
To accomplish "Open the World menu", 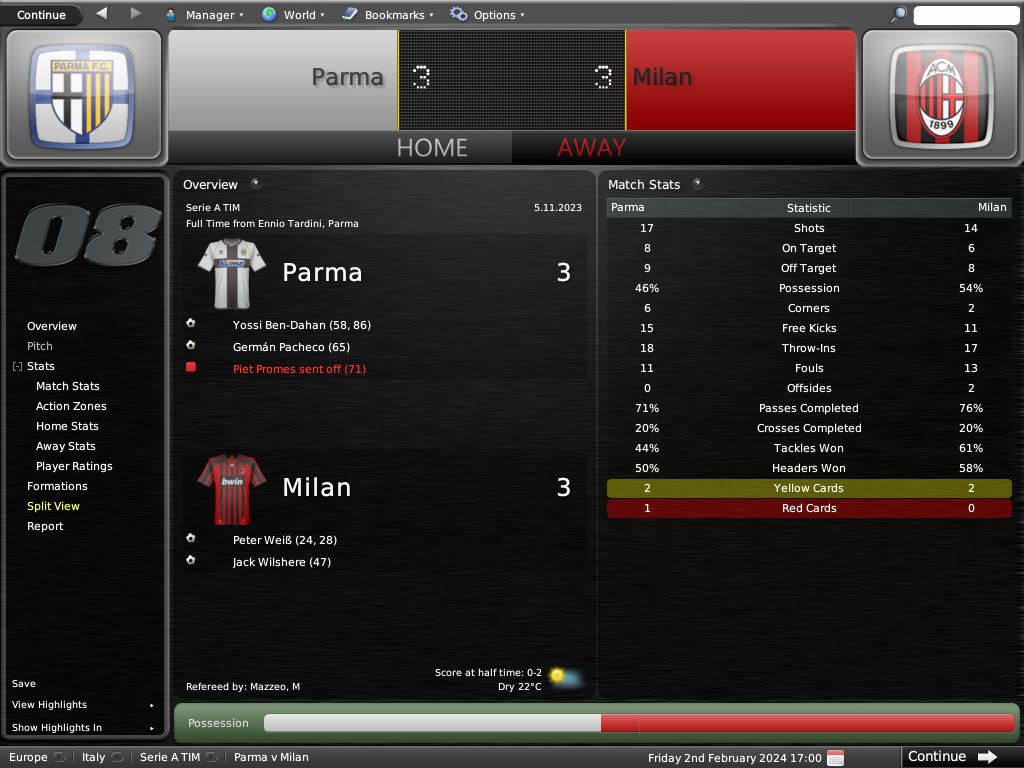I will click(x=291, y=15).
